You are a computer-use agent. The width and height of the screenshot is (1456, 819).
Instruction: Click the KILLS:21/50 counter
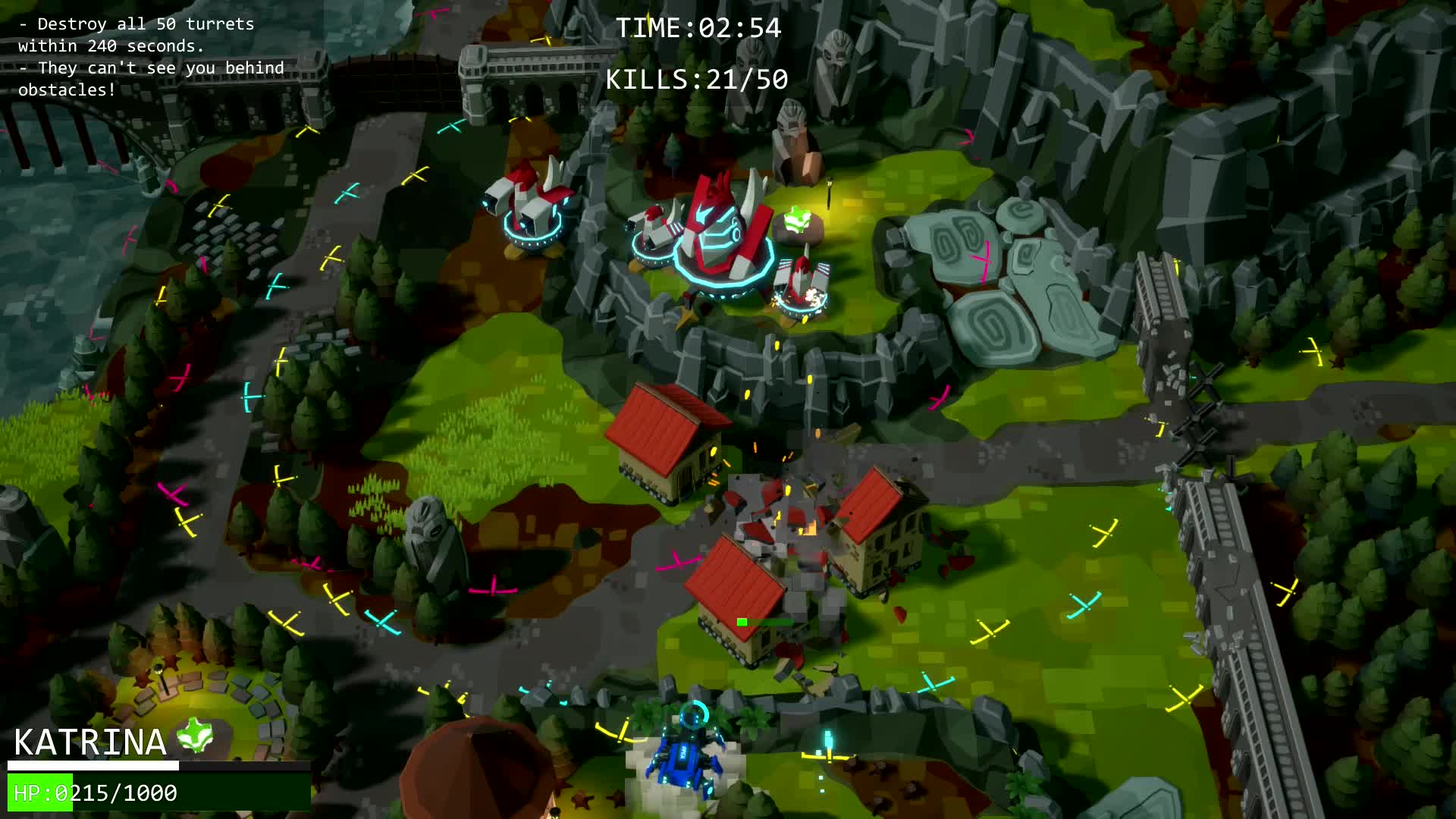pyautogui.click(x=698, y=78)
